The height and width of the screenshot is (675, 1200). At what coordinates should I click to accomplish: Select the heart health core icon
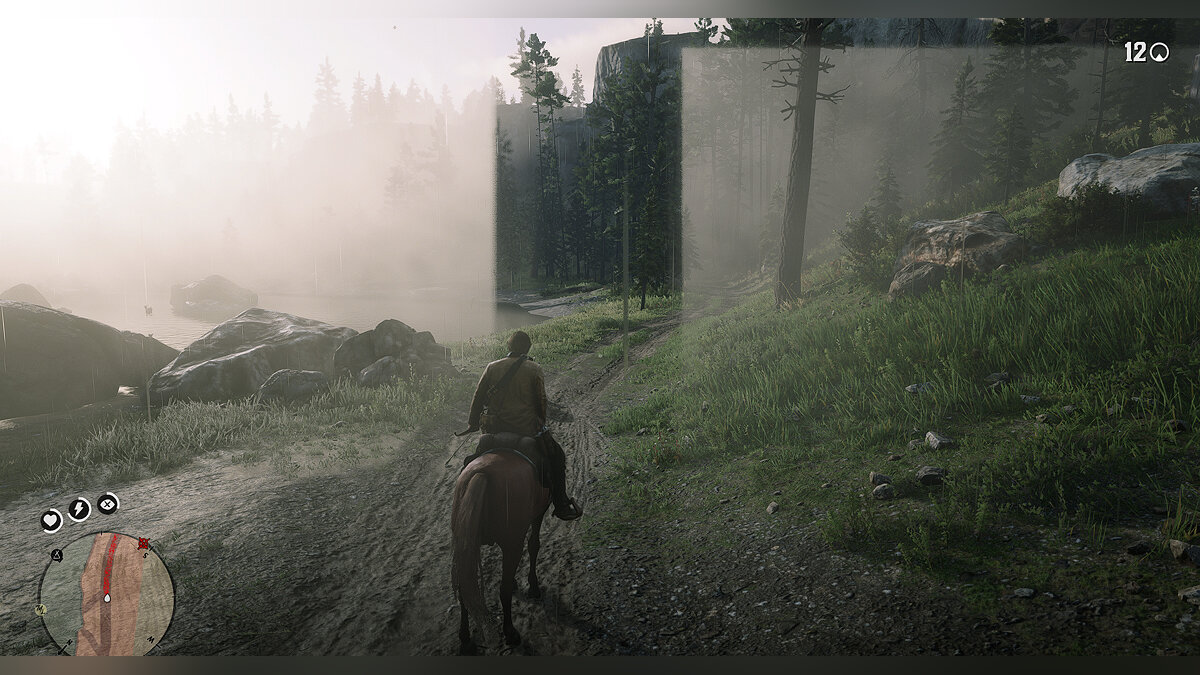(x=51, y=520)
